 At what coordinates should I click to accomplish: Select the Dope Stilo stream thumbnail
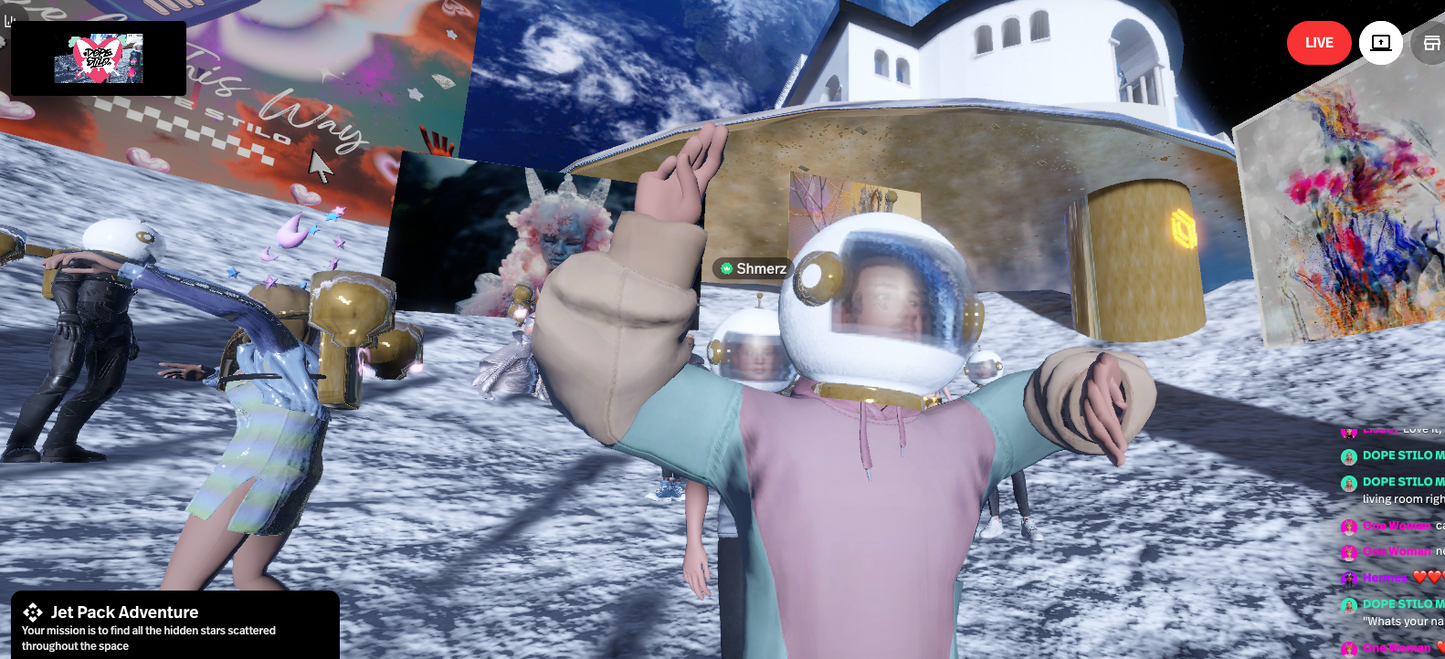[98, 59]
